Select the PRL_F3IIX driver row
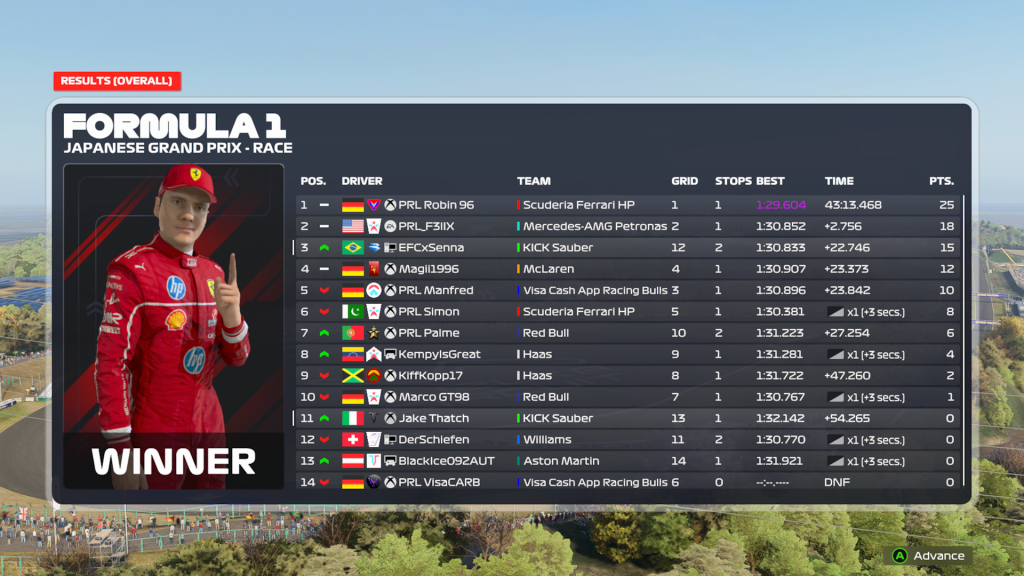The image size is (1024, 576). 630,226
